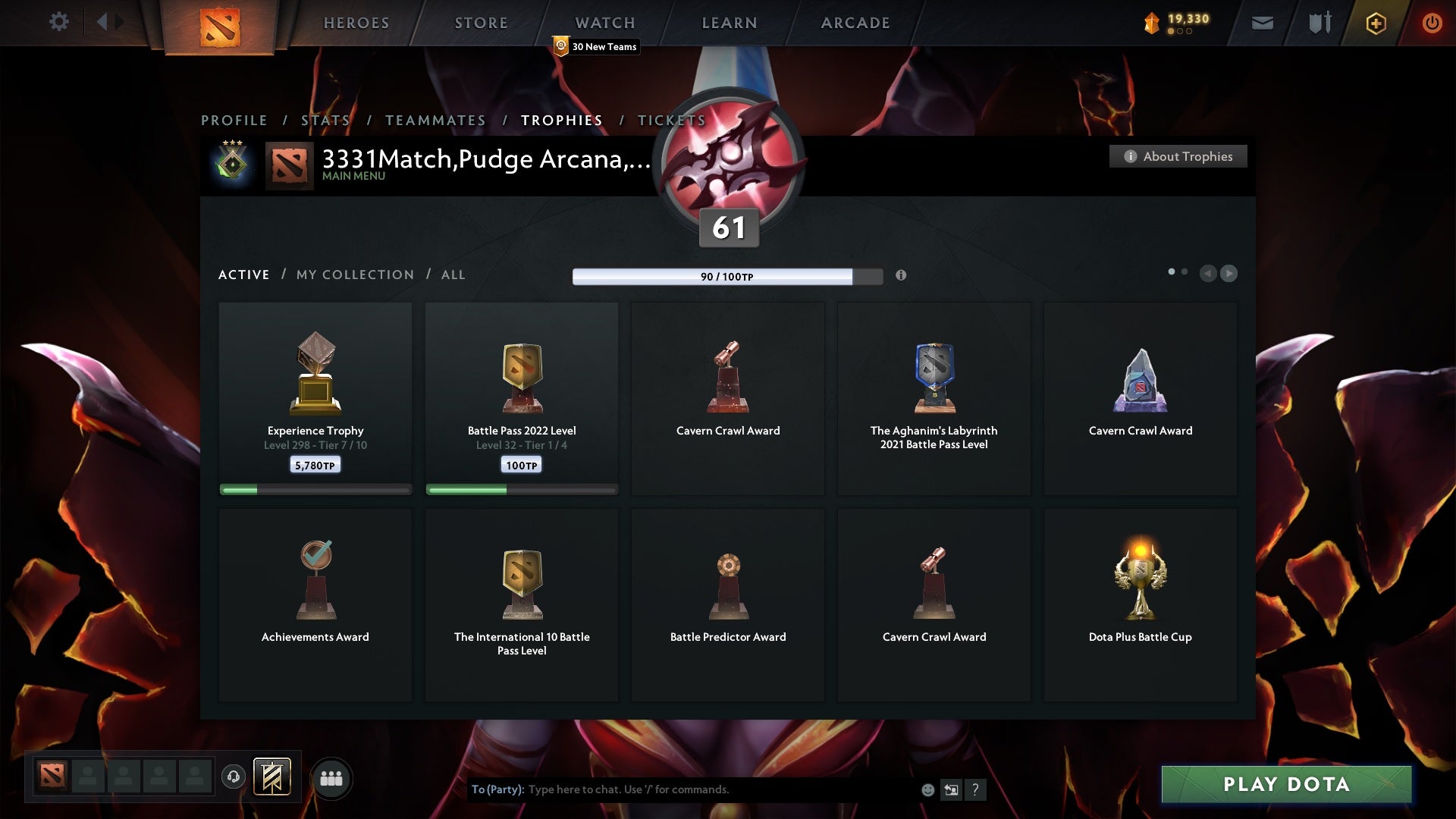
Task: Click the PLAY DOTA button
Action: coord(1285,785)
